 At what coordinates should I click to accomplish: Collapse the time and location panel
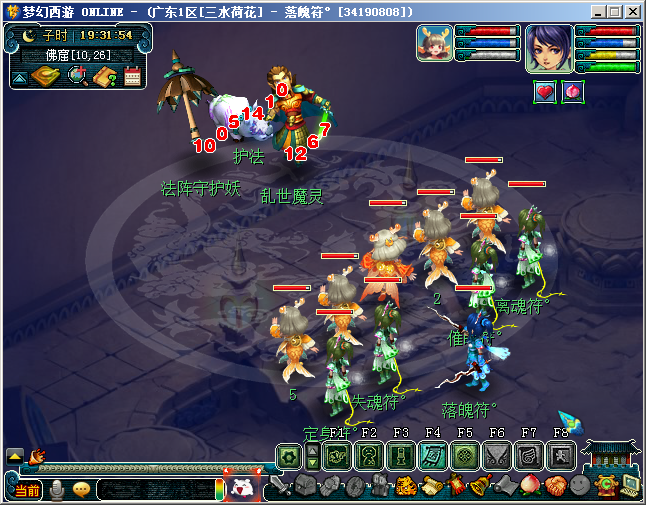click(x=20, y=77)
